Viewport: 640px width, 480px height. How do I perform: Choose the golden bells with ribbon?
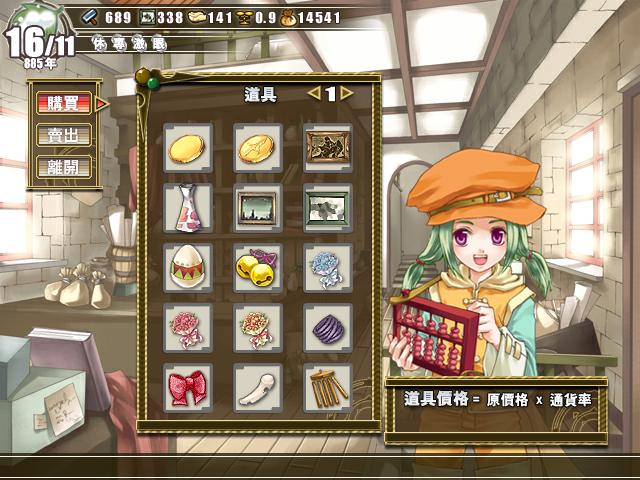click(258, 268)
